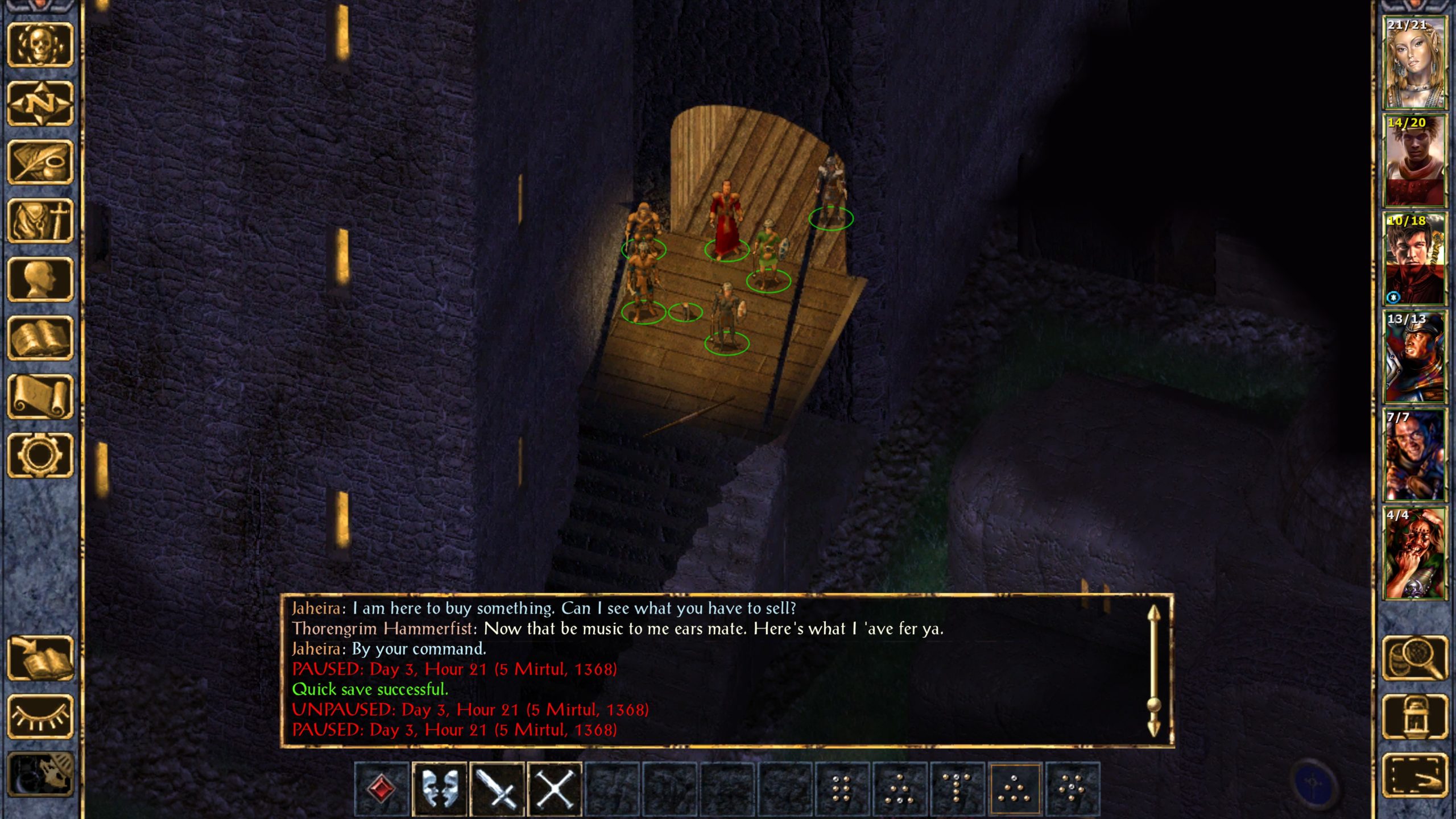Click the dialog log scrollbar

(1153, 671)
